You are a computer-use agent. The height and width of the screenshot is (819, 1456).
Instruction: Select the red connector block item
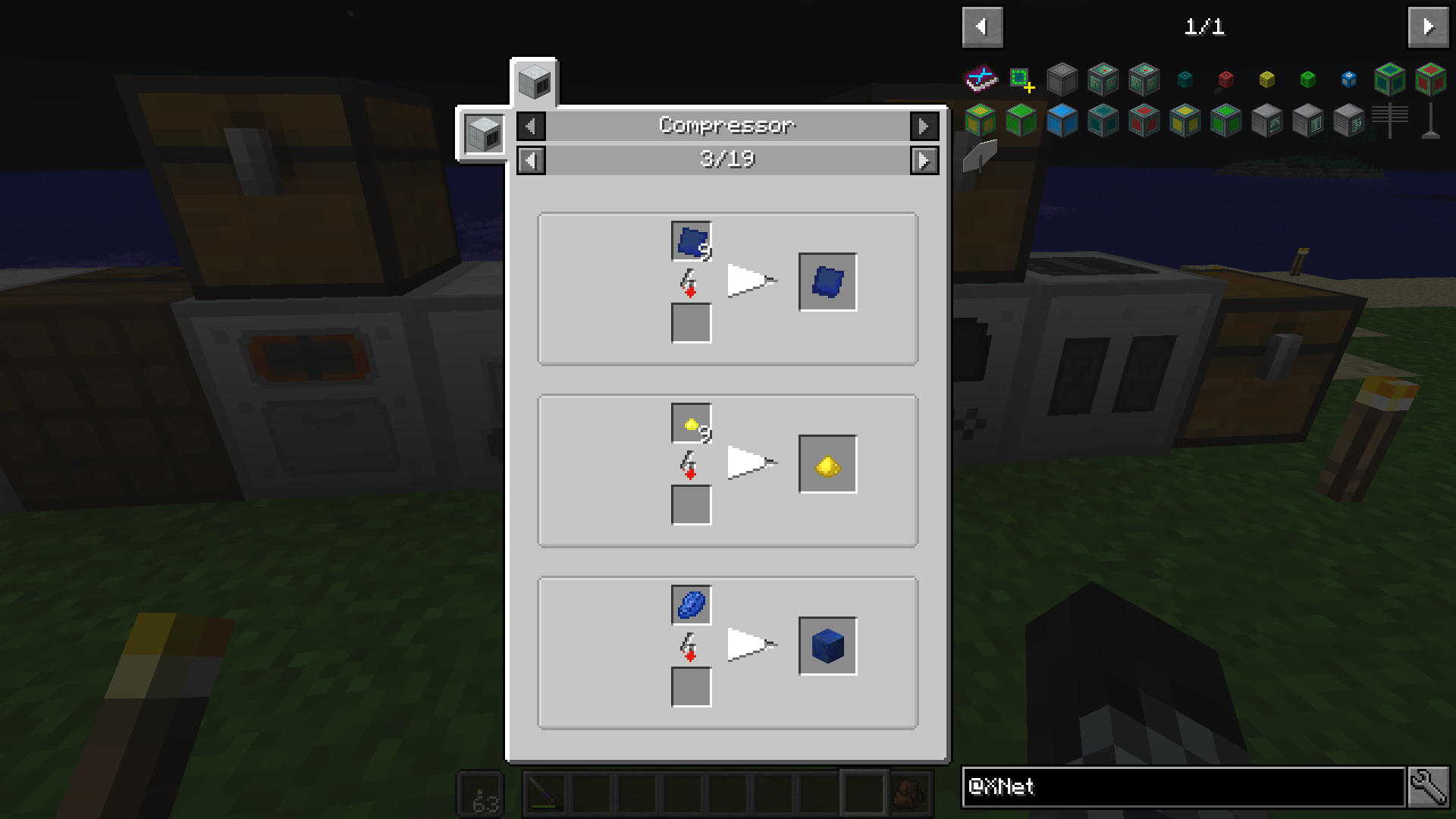[1225, 79]
